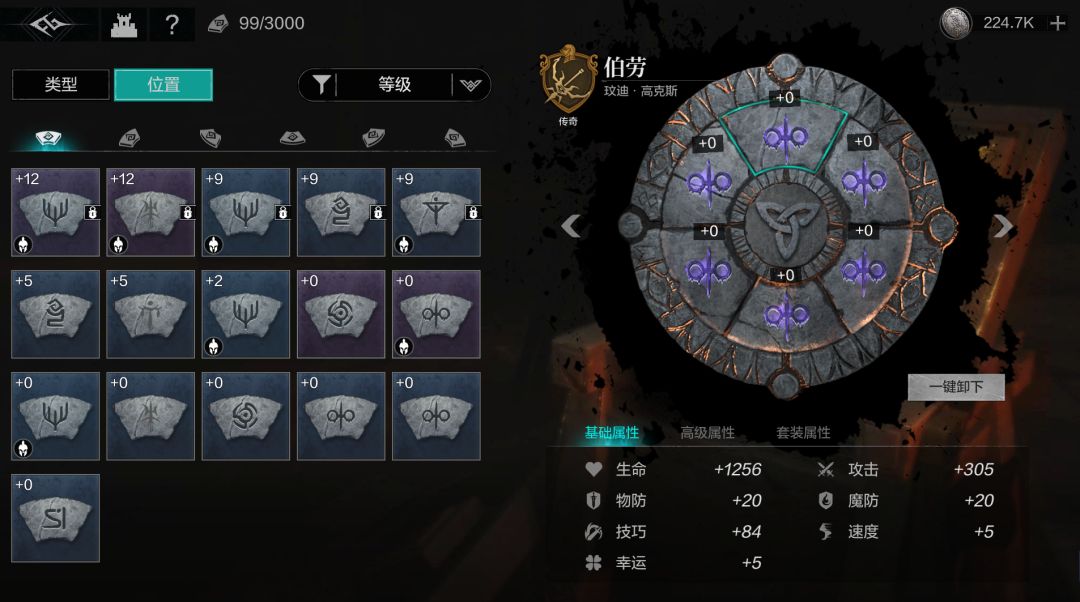The width and height of the screenshot is (1080, 602).
Task: Go to the previous hero with left arrow
Action: coord(571,226)
